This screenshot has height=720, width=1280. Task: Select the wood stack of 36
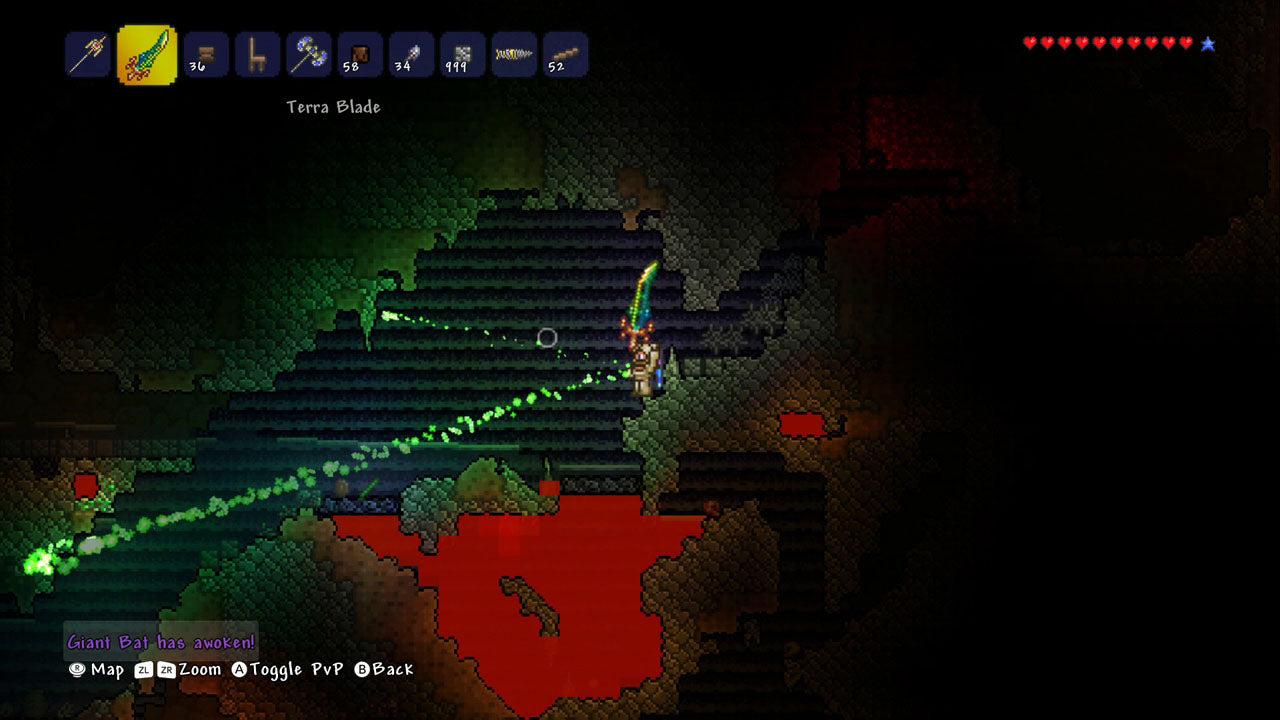[203, 55]
